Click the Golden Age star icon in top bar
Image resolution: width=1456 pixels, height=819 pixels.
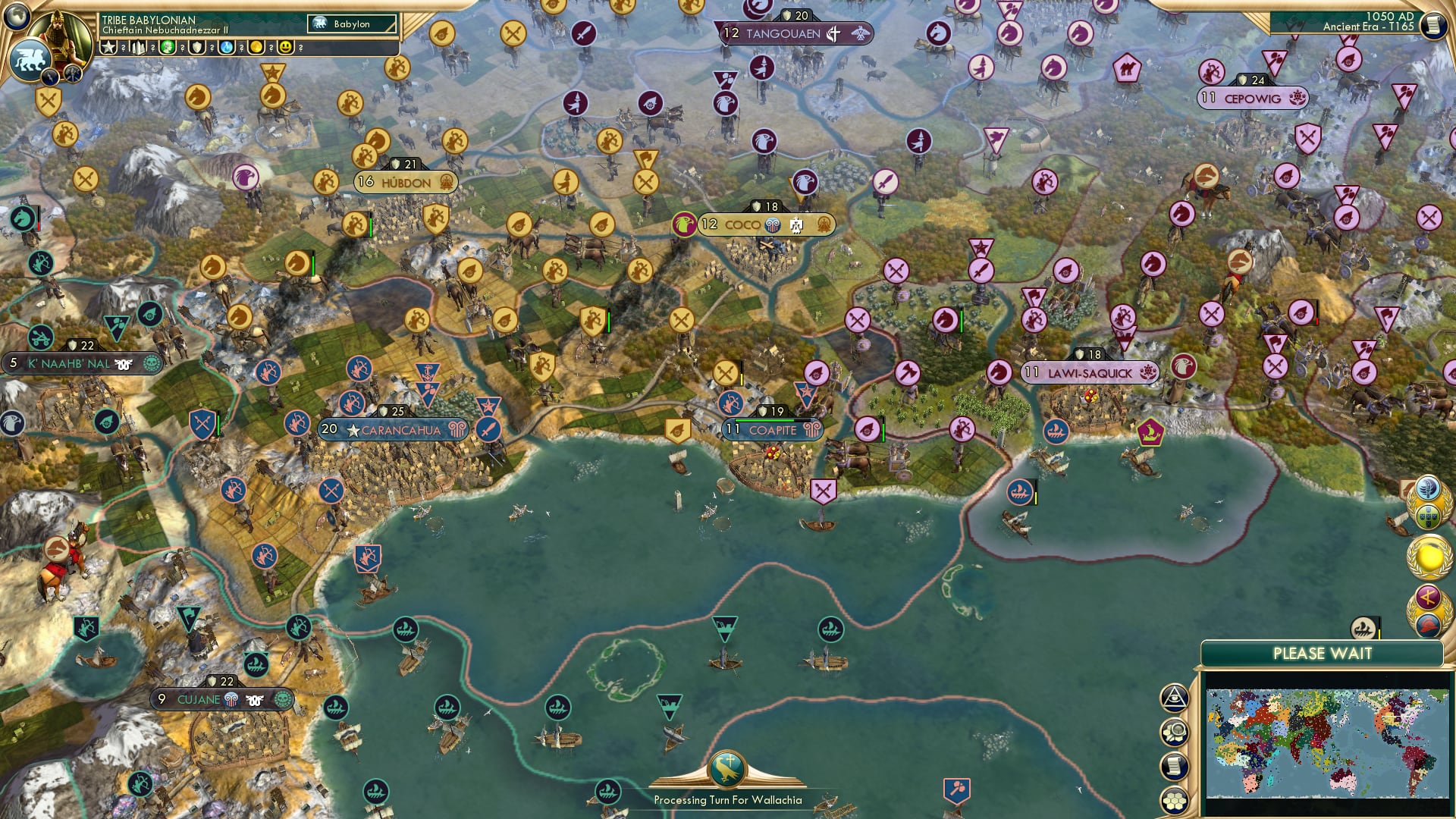tap(108, 47)
